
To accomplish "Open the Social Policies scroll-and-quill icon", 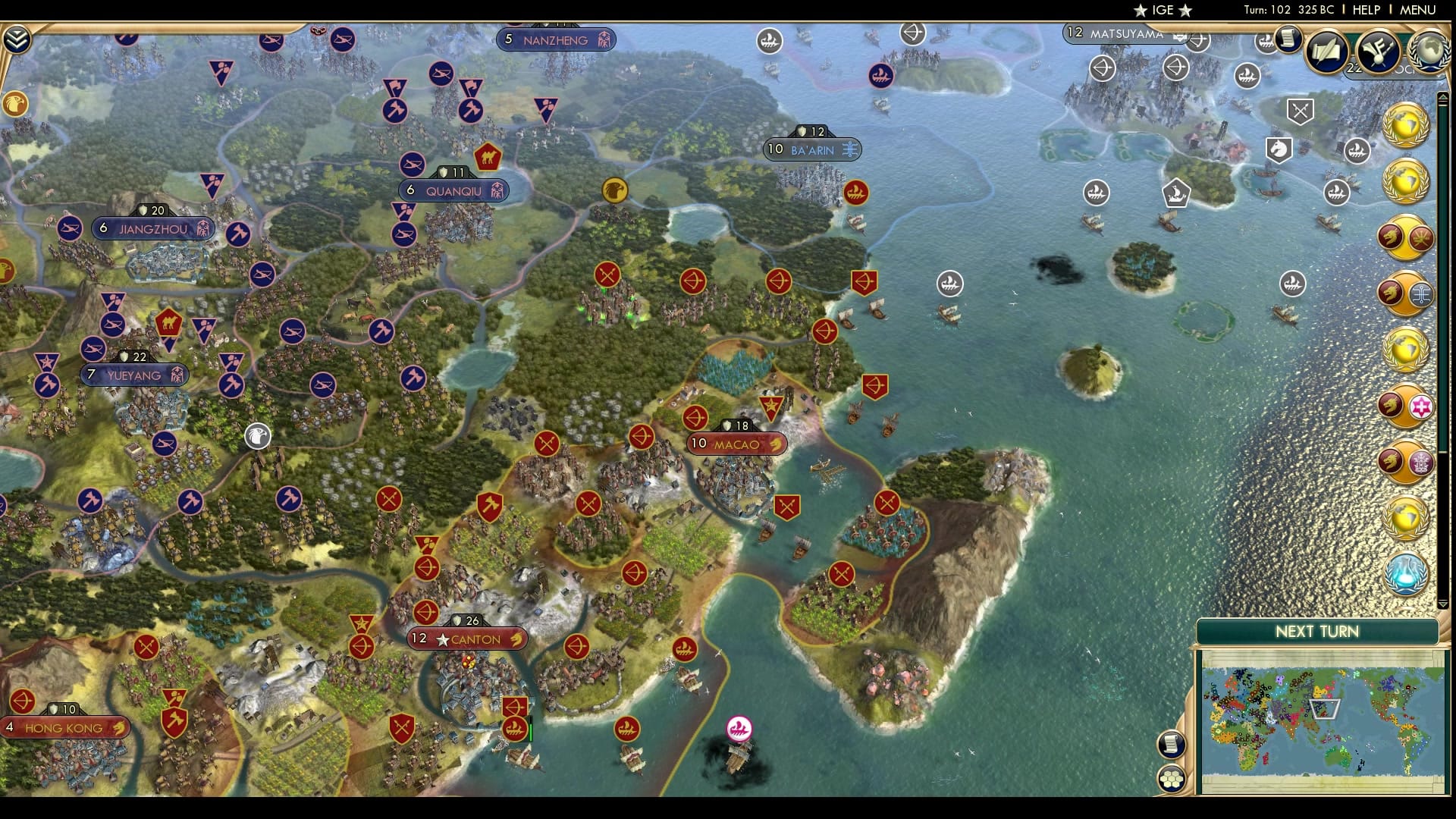I will click(x=1327, y=52).
